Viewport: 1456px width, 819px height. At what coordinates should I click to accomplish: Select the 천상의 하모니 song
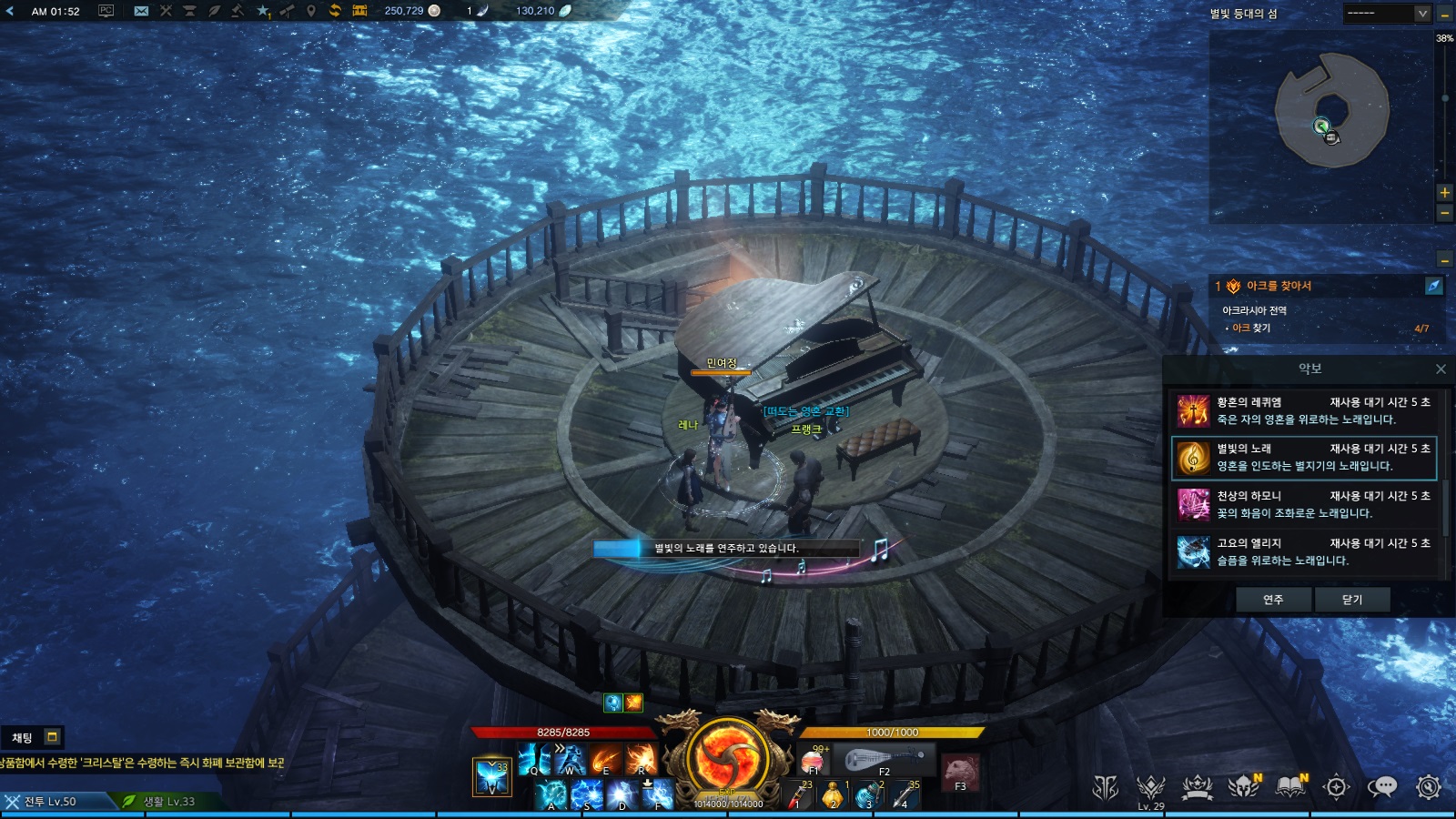pos(1303,505)
